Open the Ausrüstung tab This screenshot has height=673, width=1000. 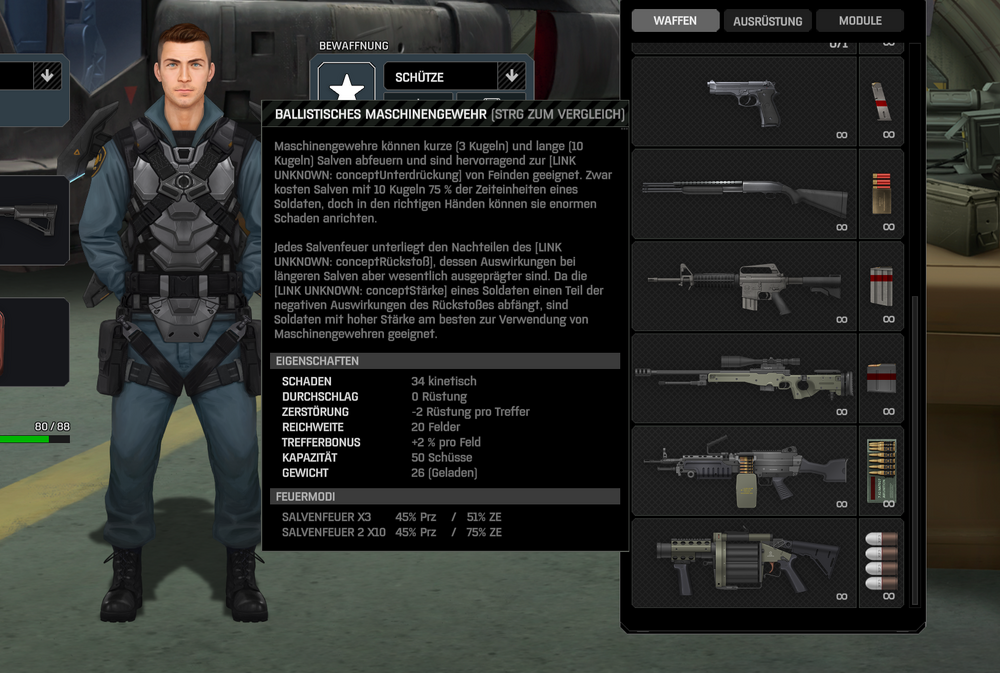767,21
